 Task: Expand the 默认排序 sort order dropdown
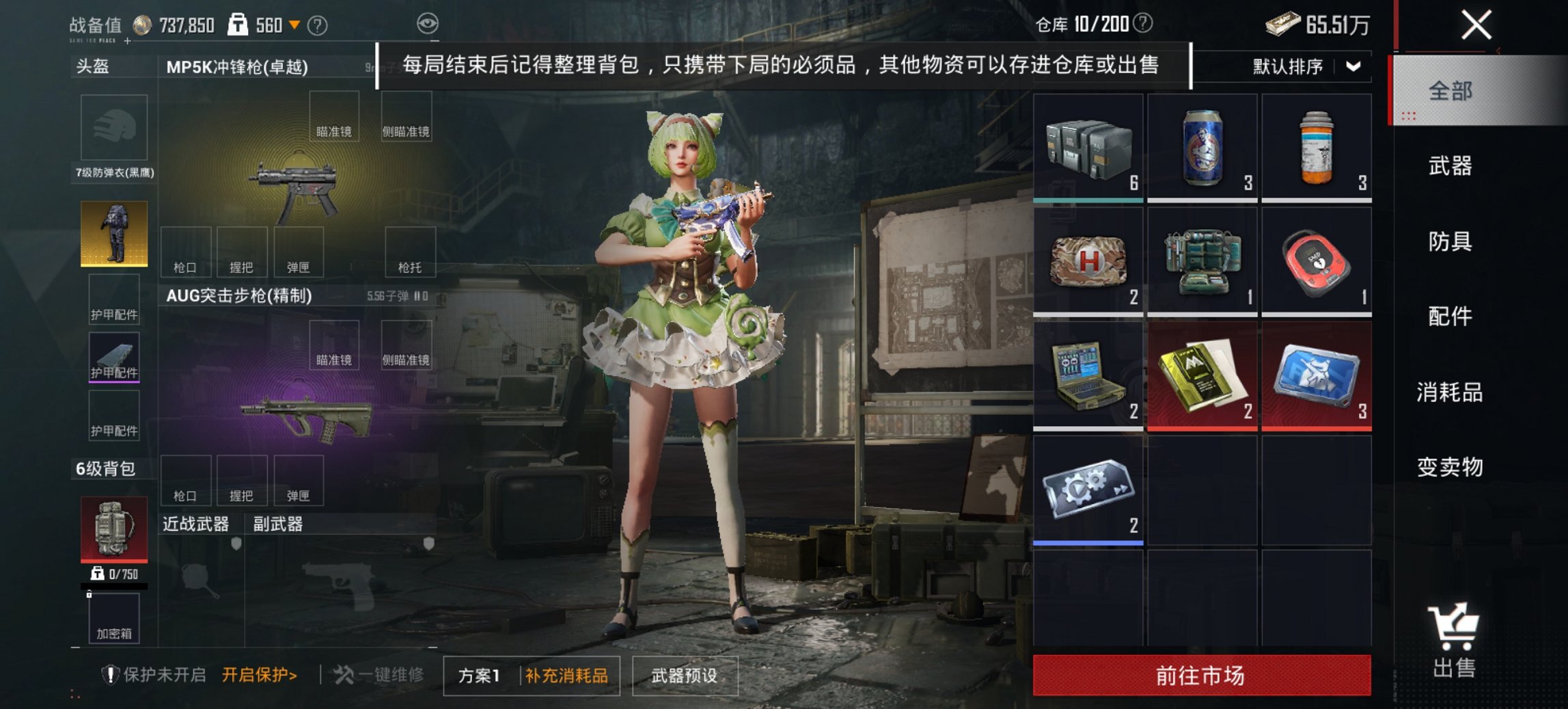[1286, 66]
